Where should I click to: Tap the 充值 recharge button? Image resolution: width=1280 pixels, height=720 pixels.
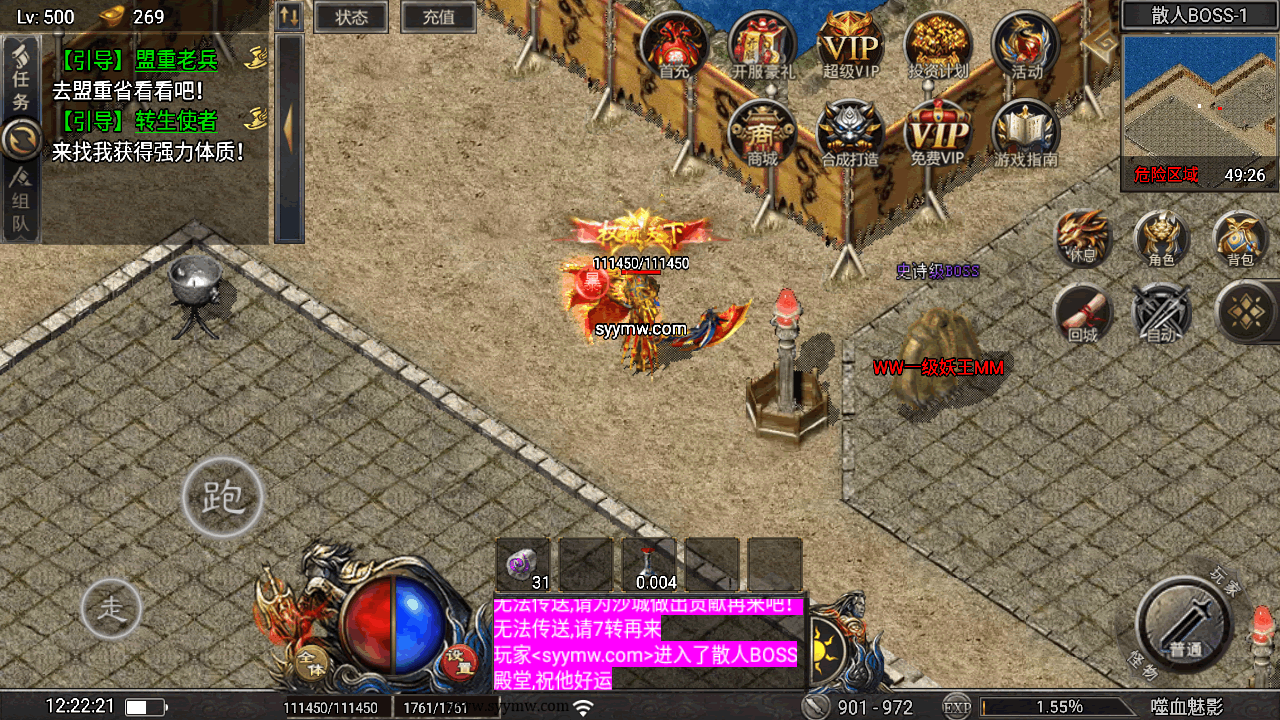[x=438, y=17]
